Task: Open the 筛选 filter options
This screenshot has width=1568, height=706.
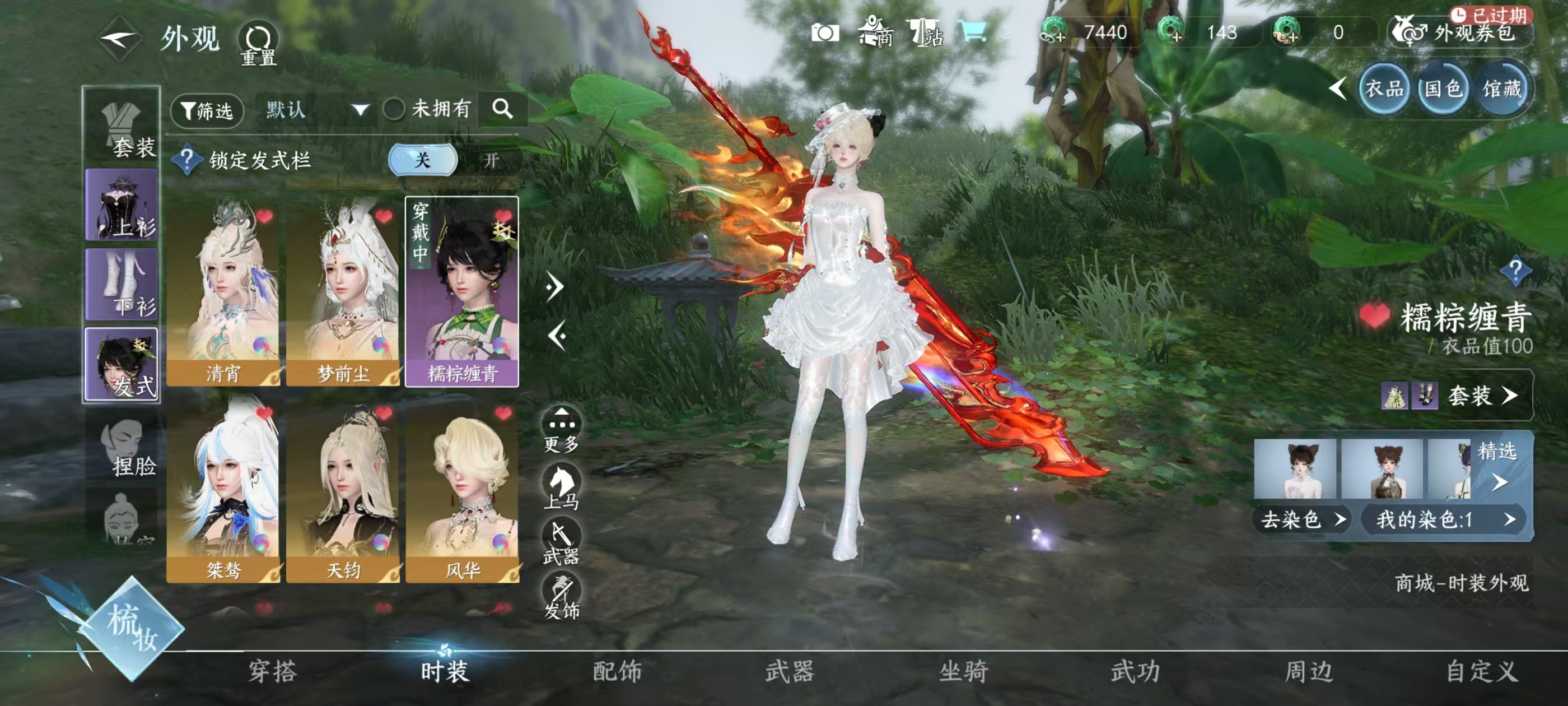Action: point(207,110)
